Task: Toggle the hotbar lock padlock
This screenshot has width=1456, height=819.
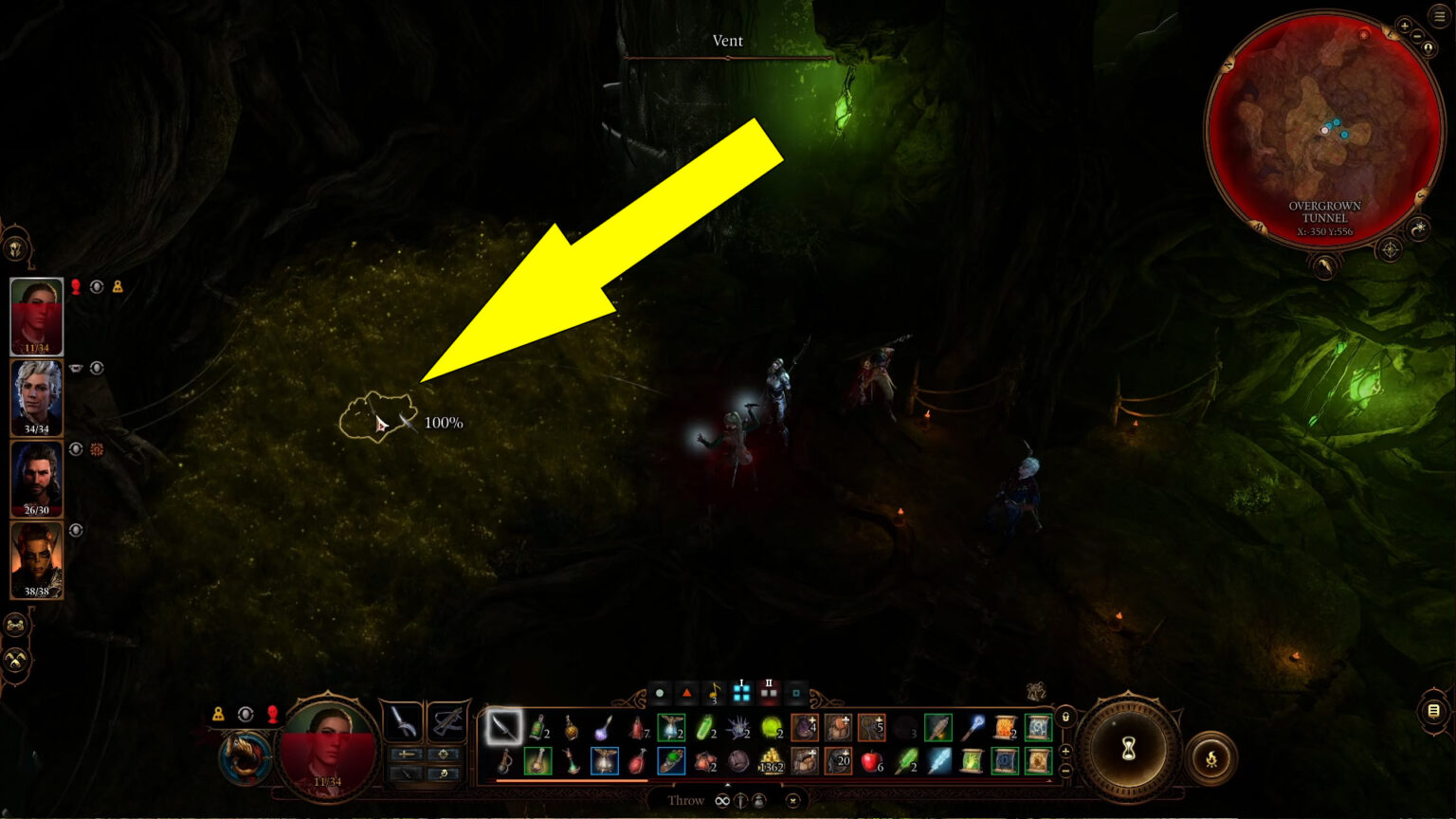Action: coord(1065,718)
